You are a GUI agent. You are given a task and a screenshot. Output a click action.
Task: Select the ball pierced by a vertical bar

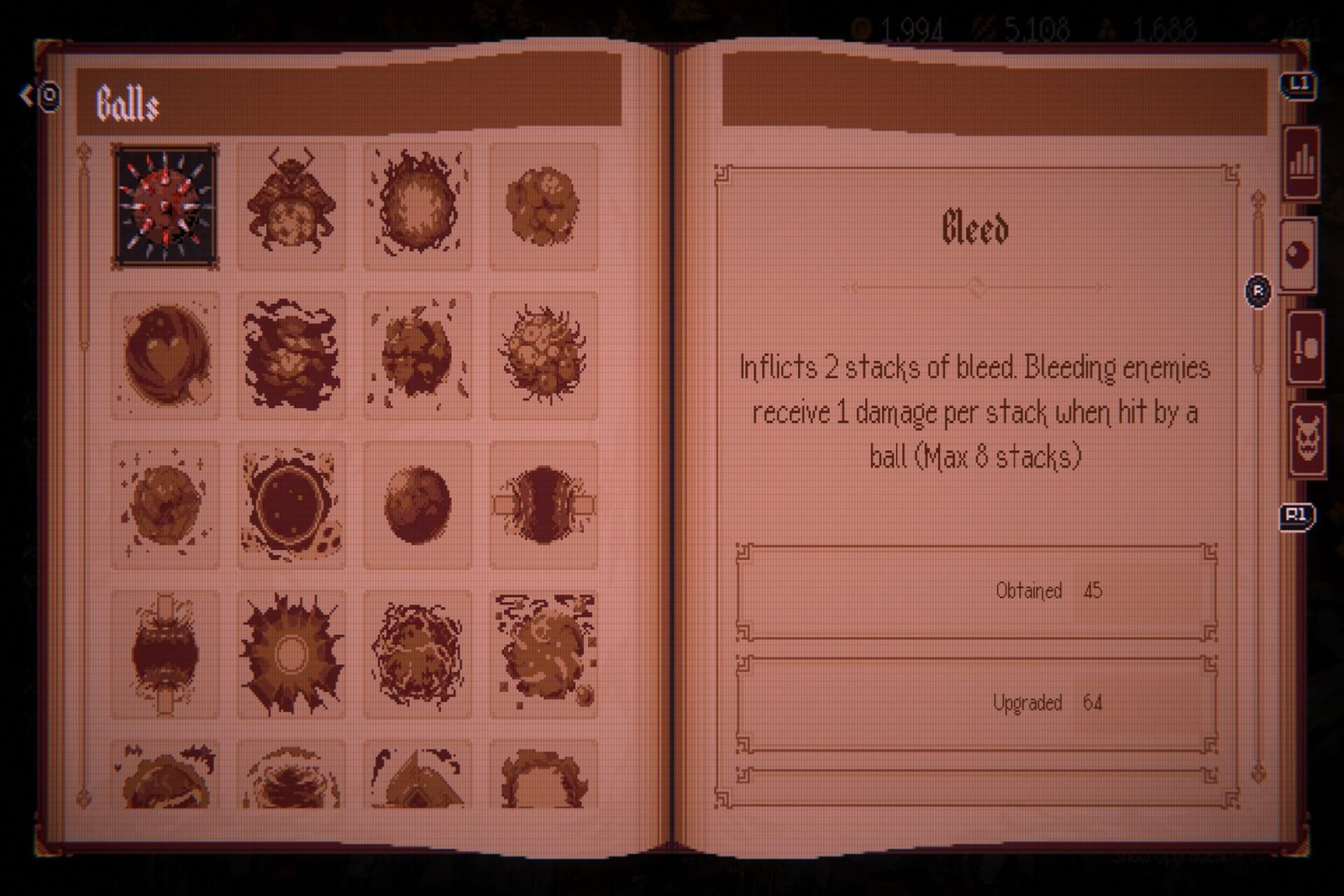click(x=165, y=654)
